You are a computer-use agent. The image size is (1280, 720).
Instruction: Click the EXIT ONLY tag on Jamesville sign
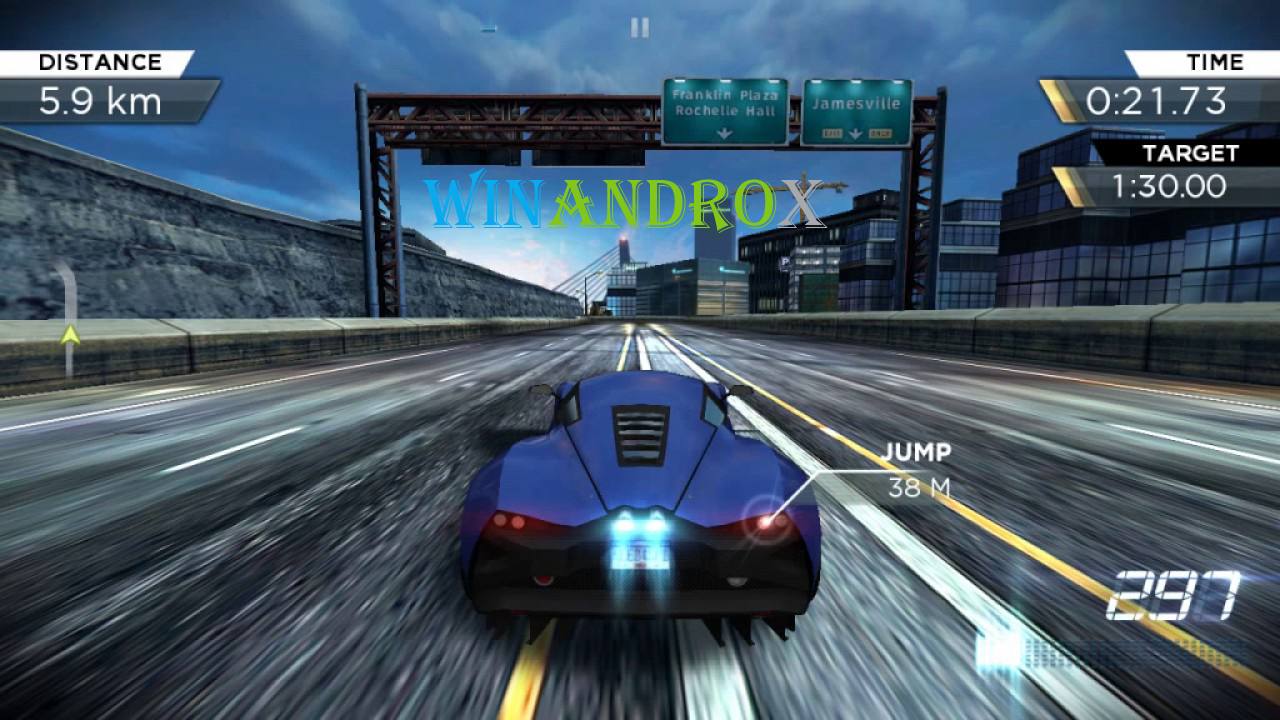[x=831, y=132]
